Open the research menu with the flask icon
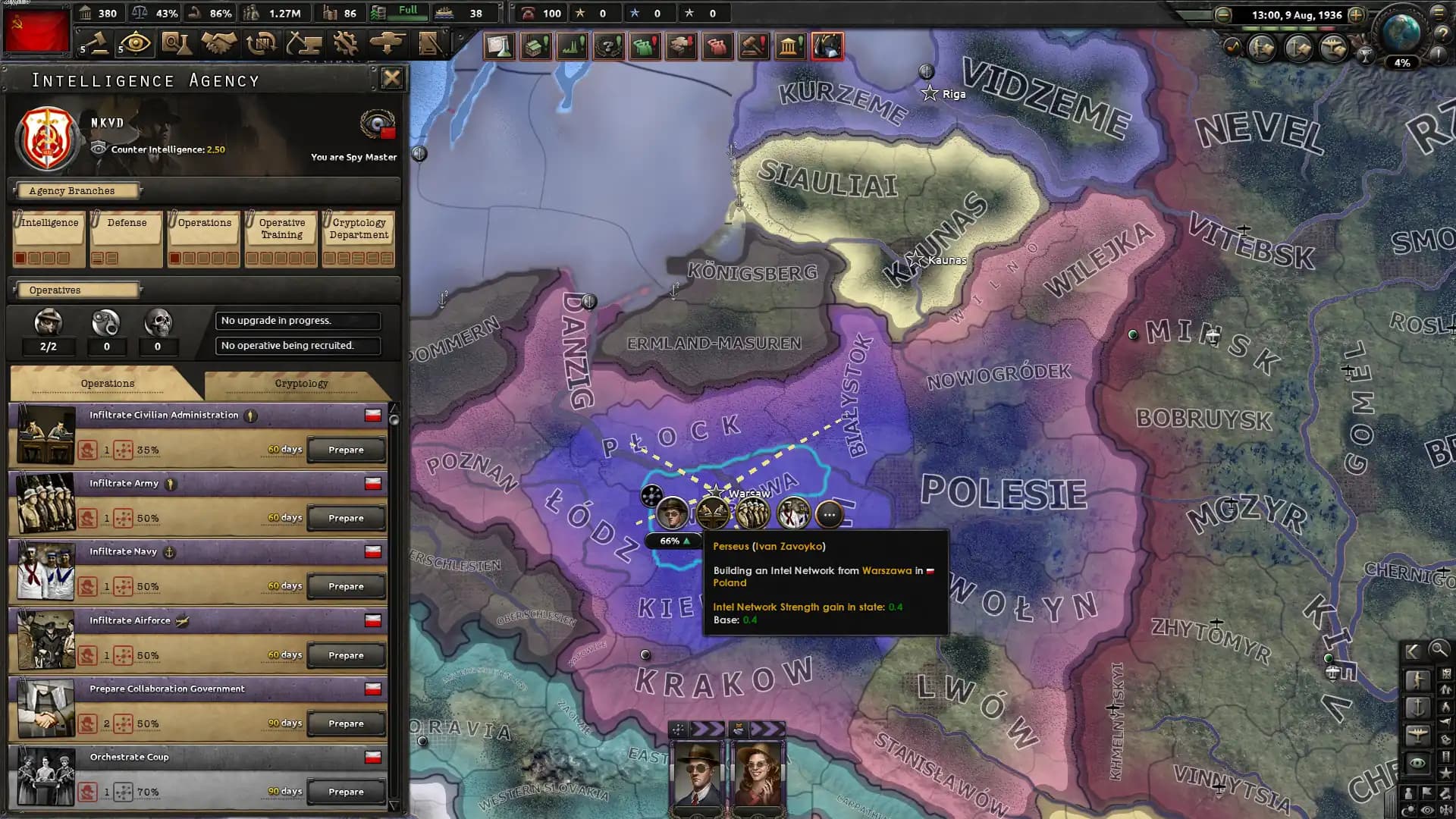Viewport: 1456px width, 819px height. tap(177, 43)
